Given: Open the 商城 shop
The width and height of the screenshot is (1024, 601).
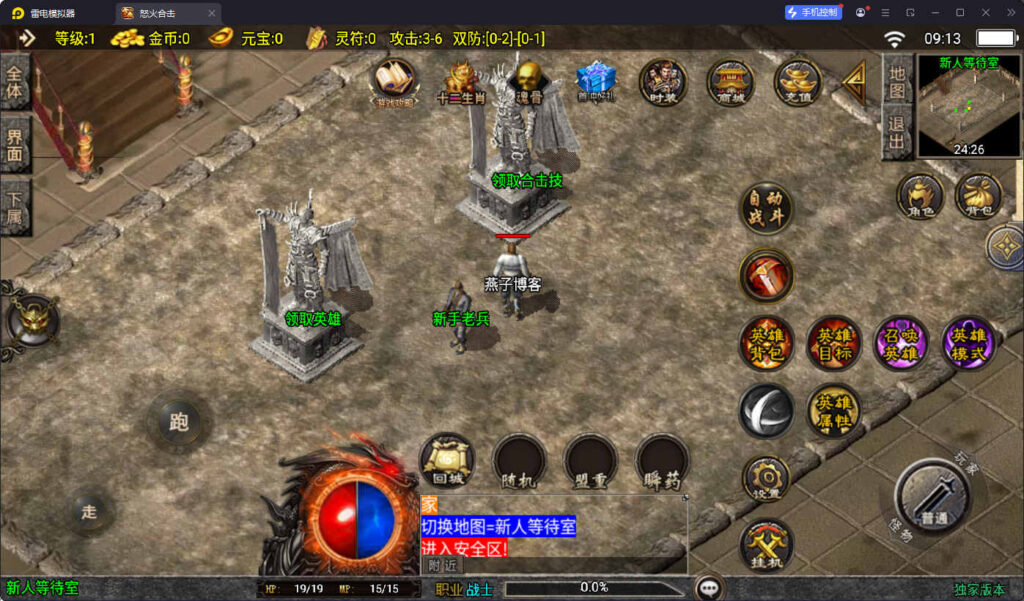Looking at the screenshot, I should [x=731, y=82].
